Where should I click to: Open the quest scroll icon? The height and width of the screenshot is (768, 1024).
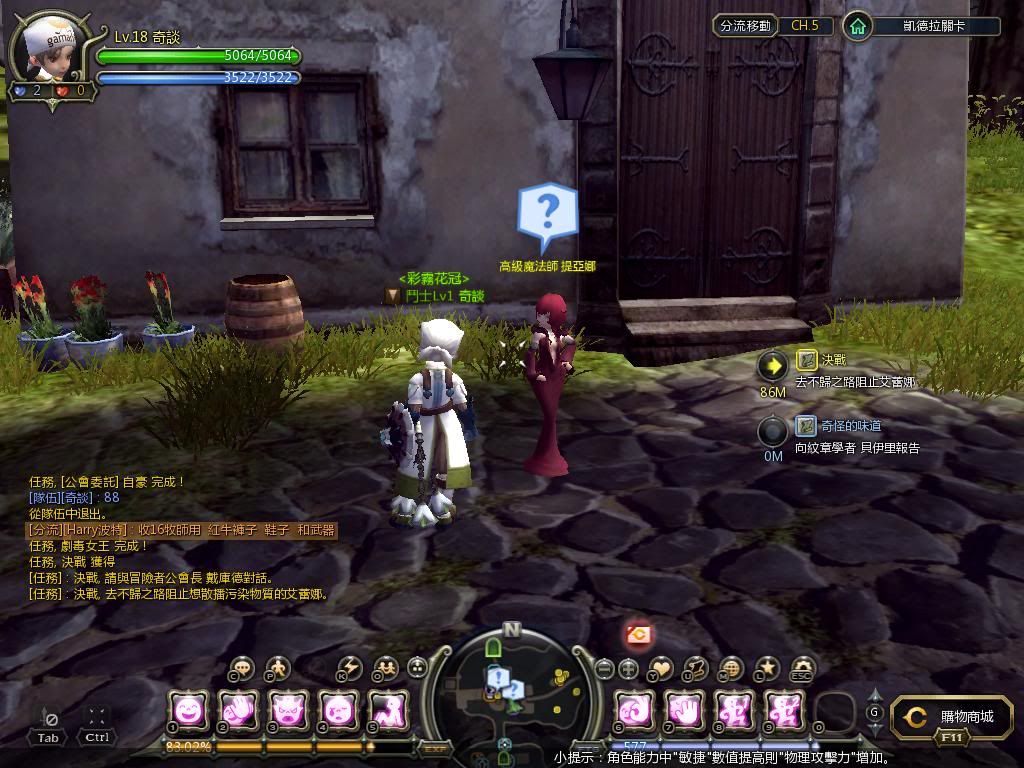[x=696, y=668]
